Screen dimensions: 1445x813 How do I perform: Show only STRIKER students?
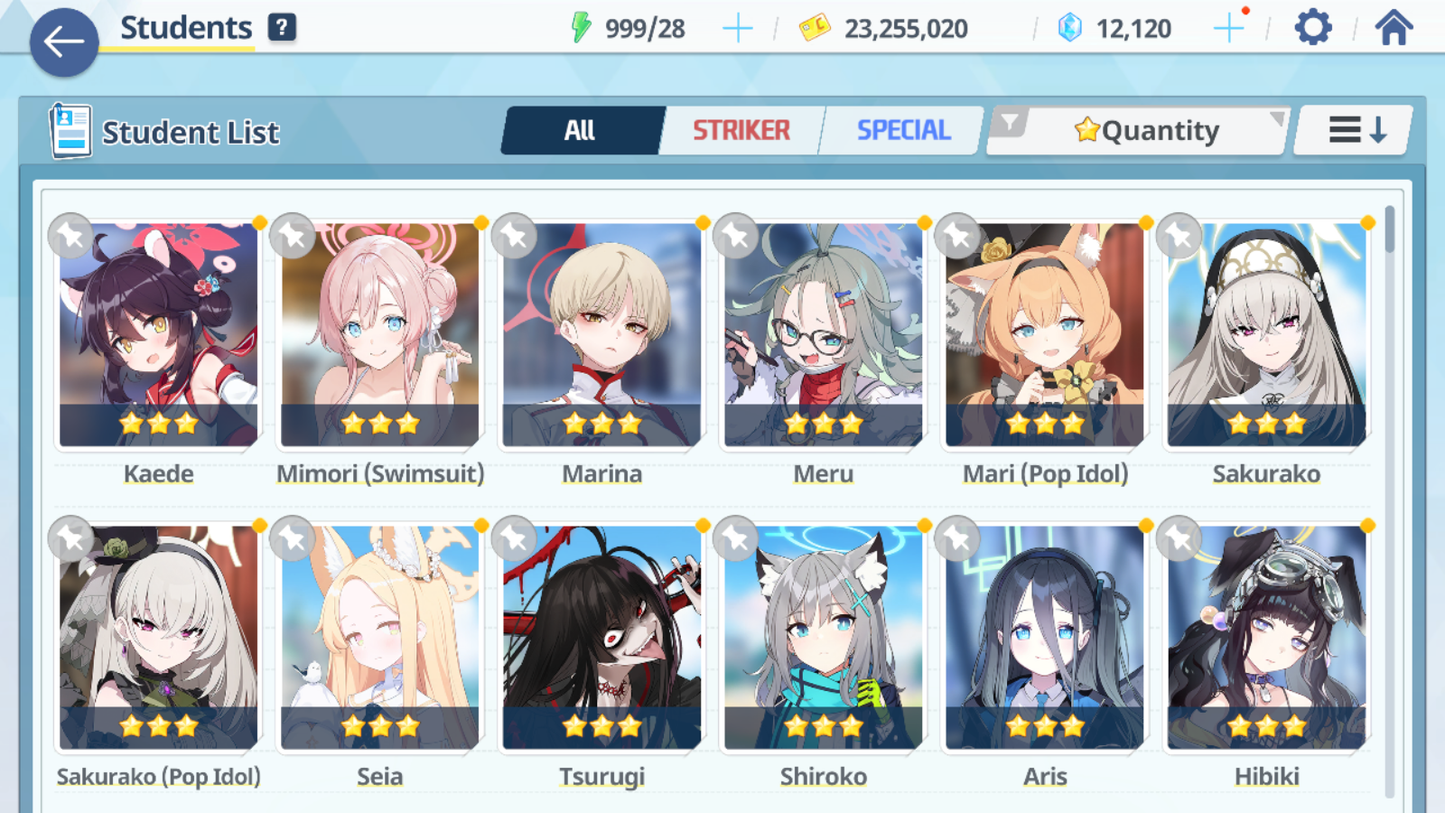point(741,130)
